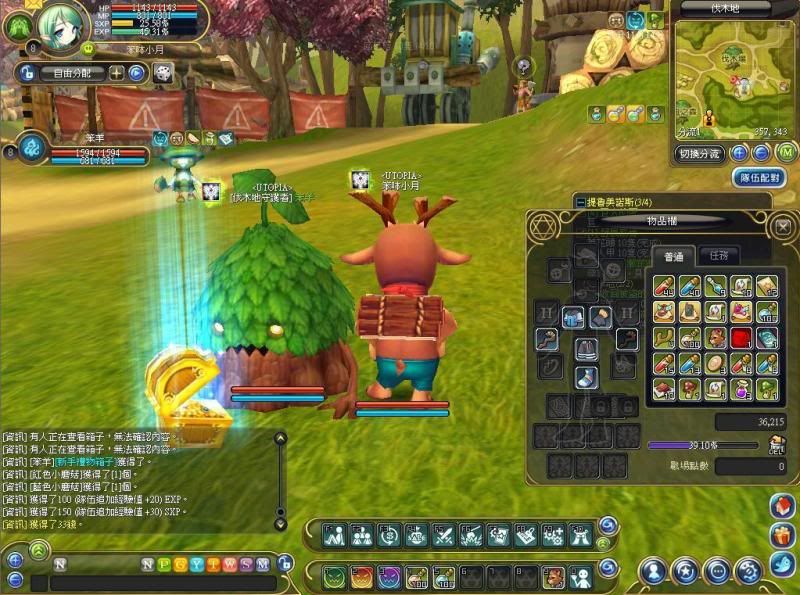Toggle the green M map button

(786, 153)
